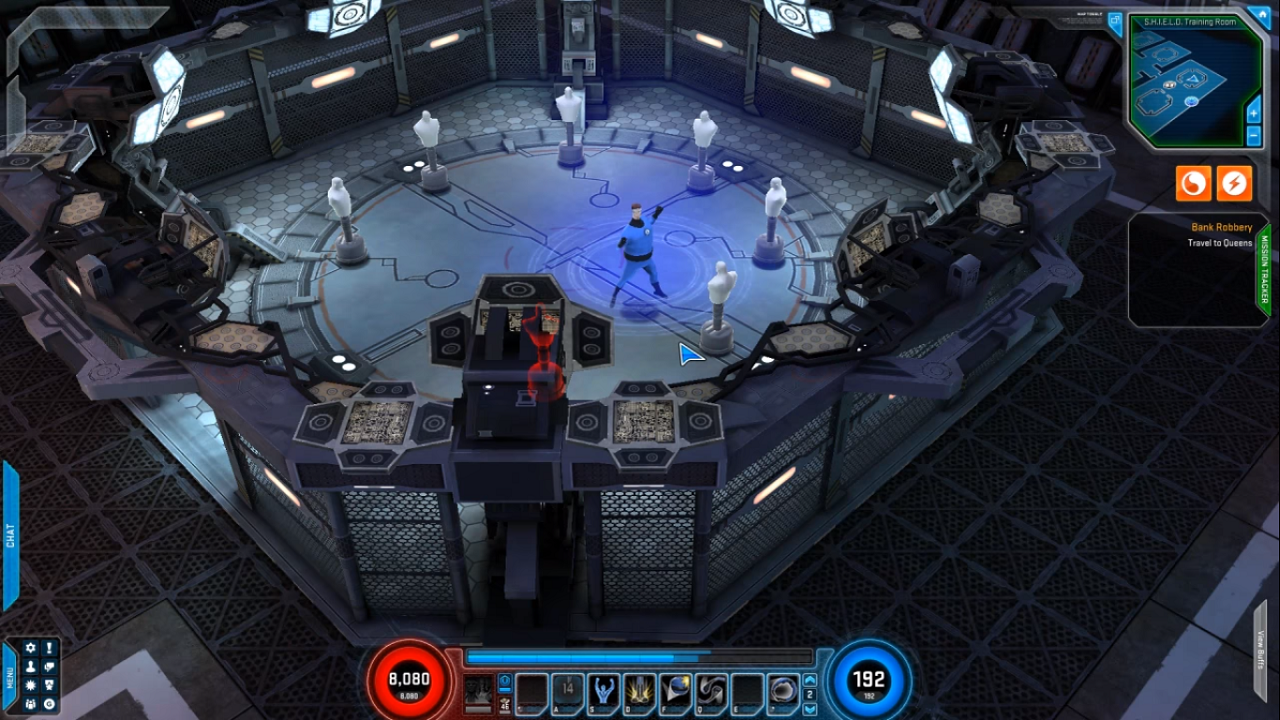Viewport: 1280px width, 720px height.
Task: Activate the raised-arms figure ability
Action: coord(603,689)
